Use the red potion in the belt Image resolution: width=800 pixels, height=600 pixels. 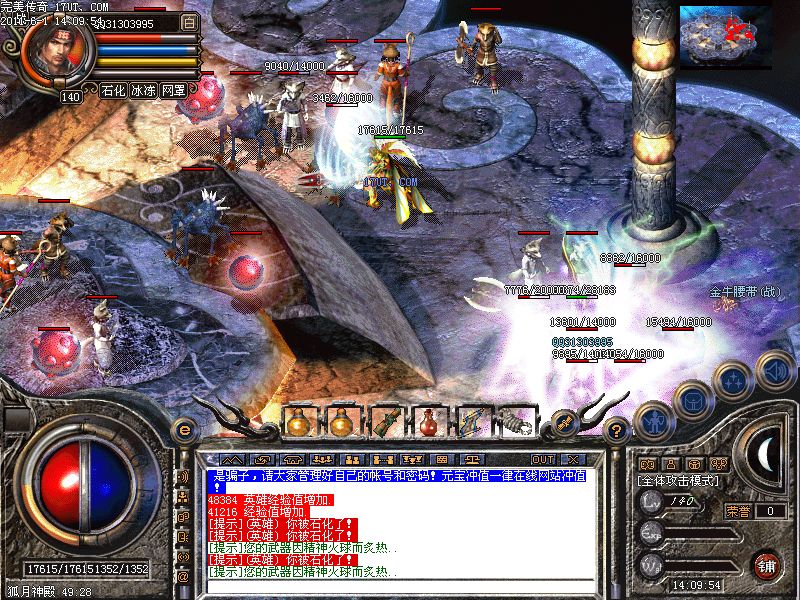coord(429,422)
